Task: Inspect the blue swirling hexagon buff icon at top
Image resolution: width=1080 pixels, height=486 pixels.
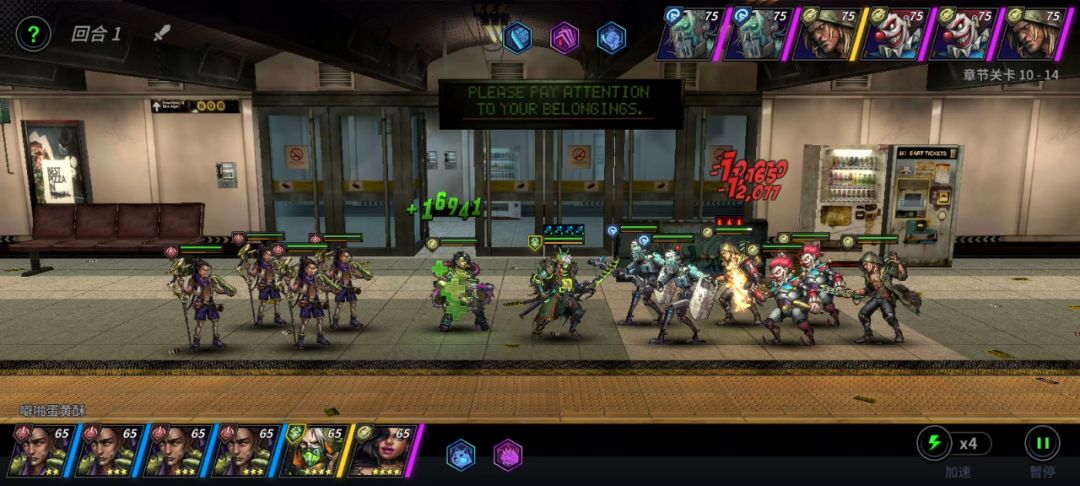Action: tap(611, 38)
